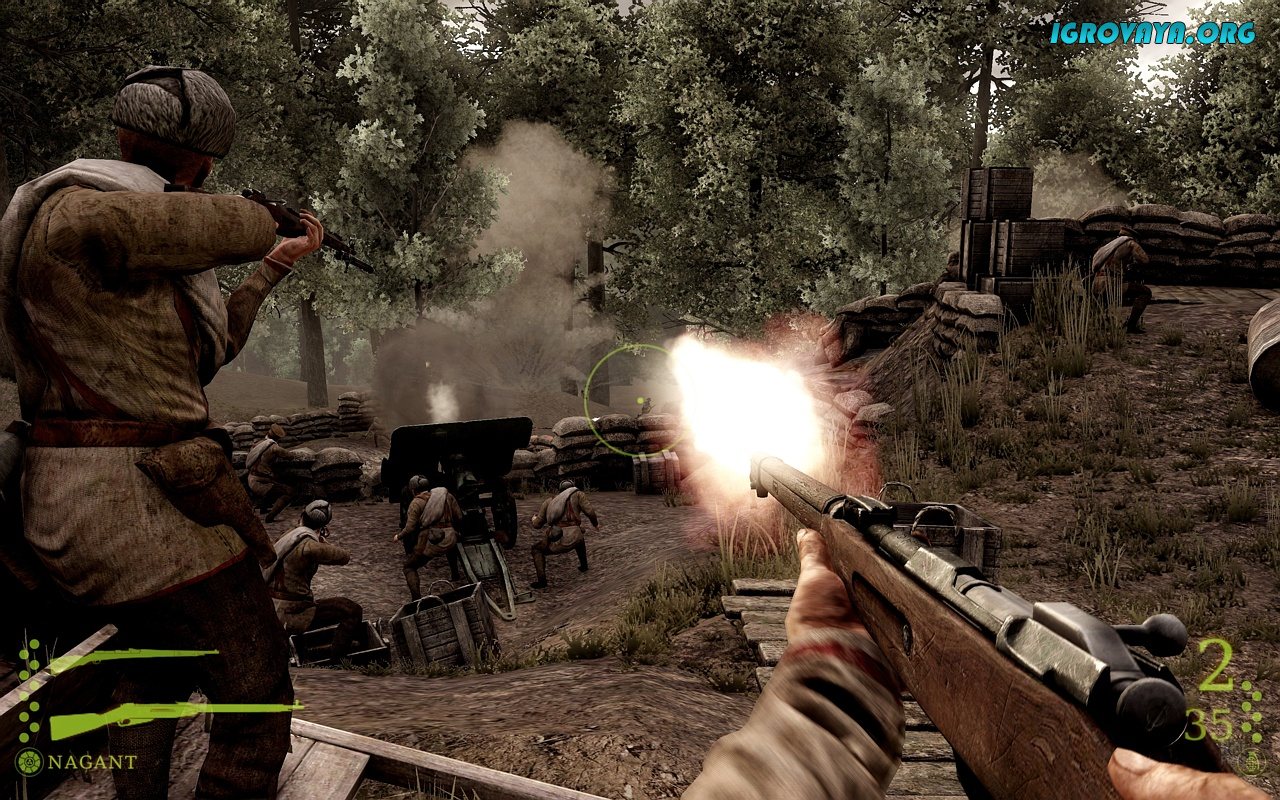This screenshot has height=800, width=1280.
Task: Select the lower rifle silhouette in weapon list
Action: click(170, 716)
